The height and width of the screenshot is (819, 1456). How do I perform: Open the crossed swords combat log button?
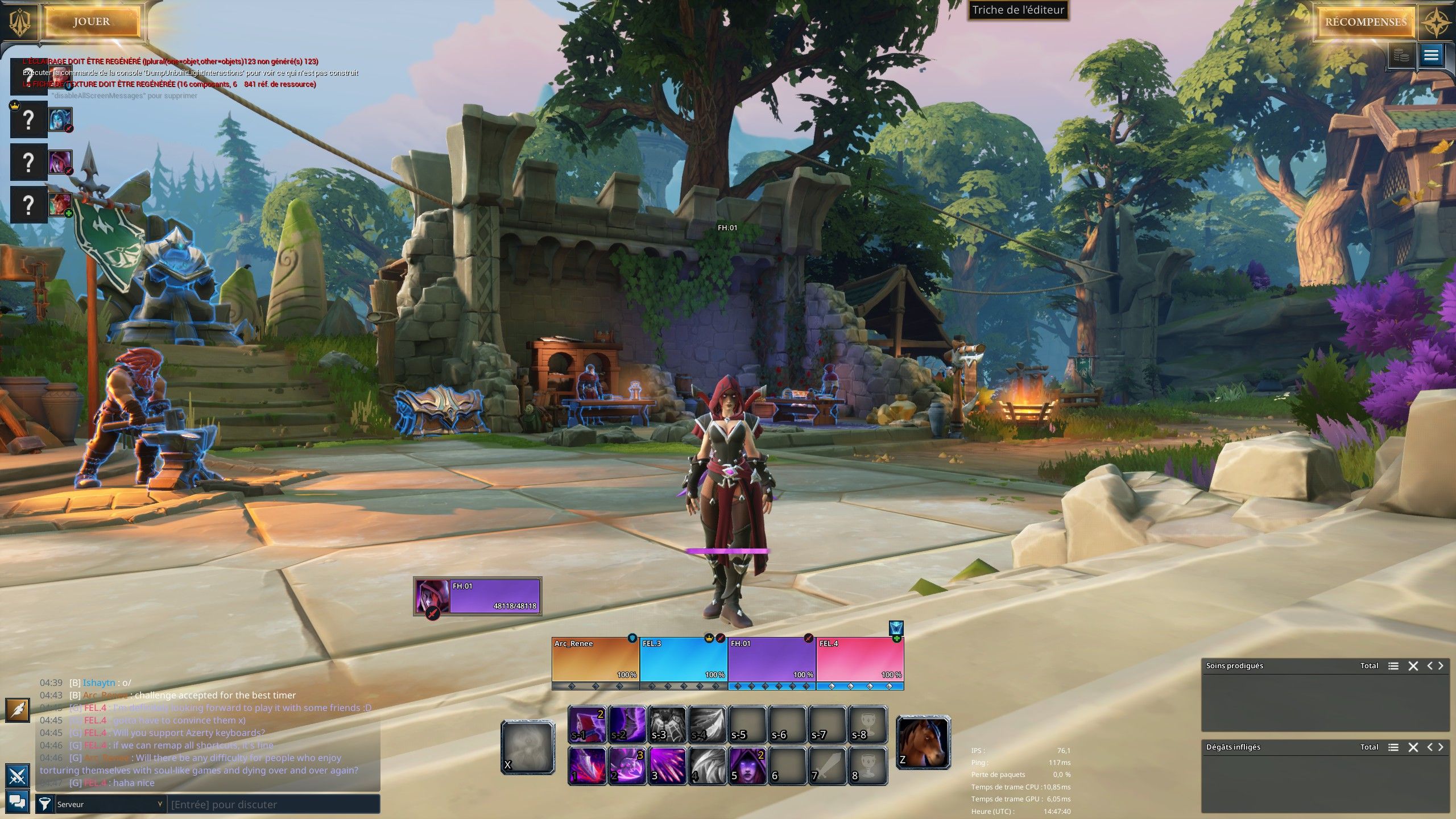[18, 775]
